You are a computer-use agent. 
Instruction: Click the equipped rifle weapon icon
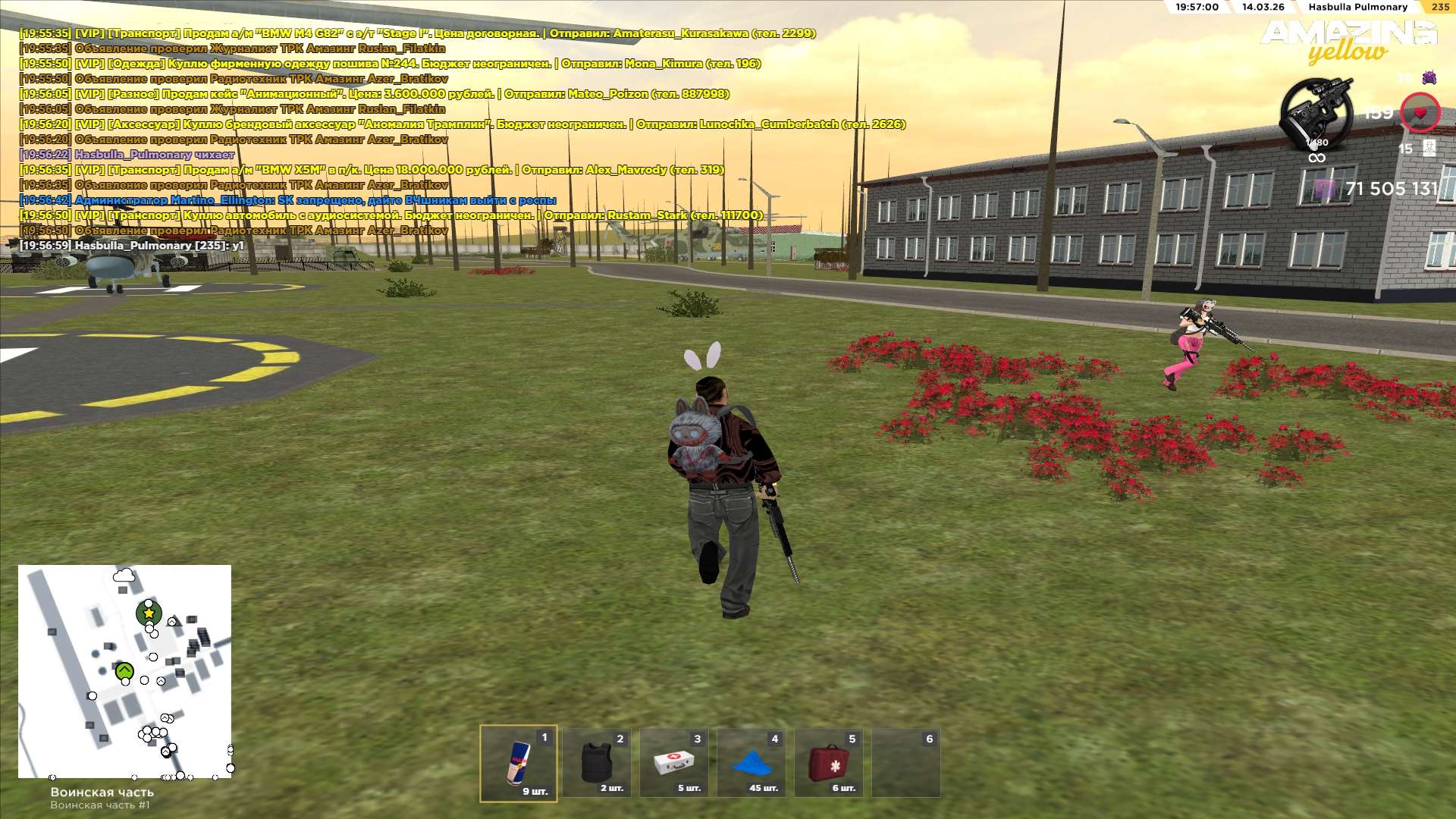[x=1316, y=115]
